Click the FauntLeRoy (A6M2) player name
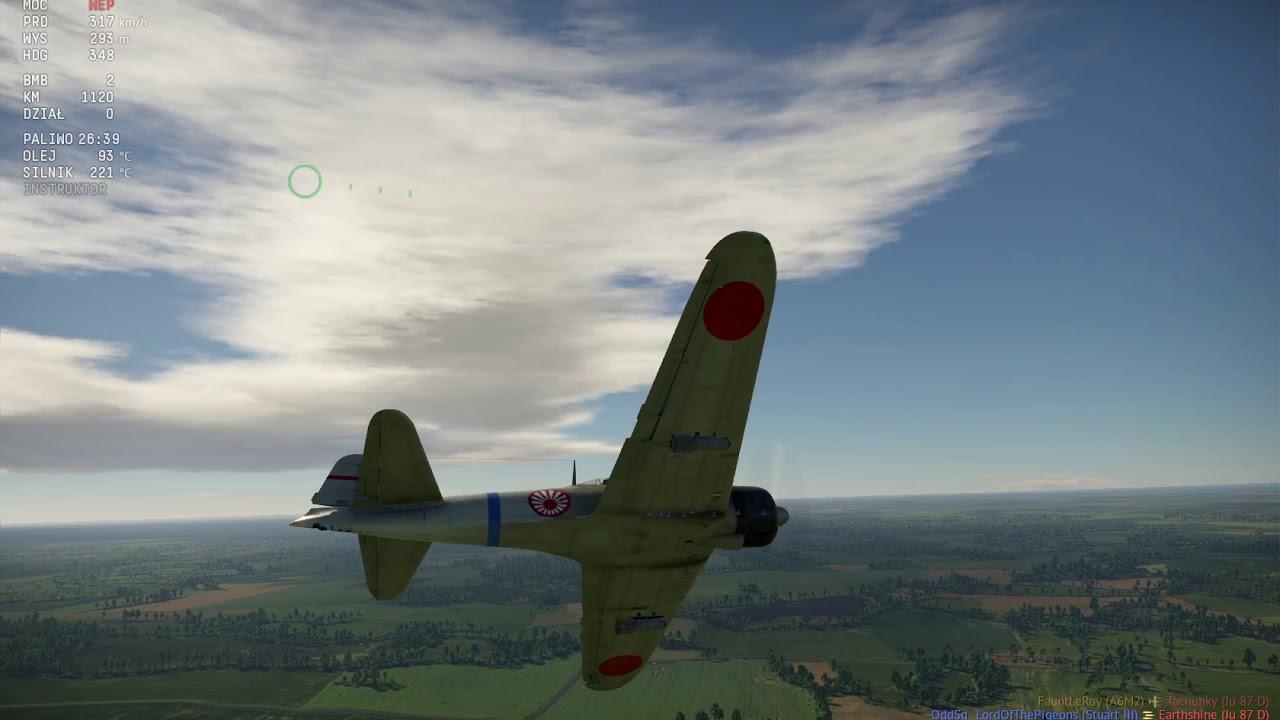1280x720 pixels. pos(1093,702)
